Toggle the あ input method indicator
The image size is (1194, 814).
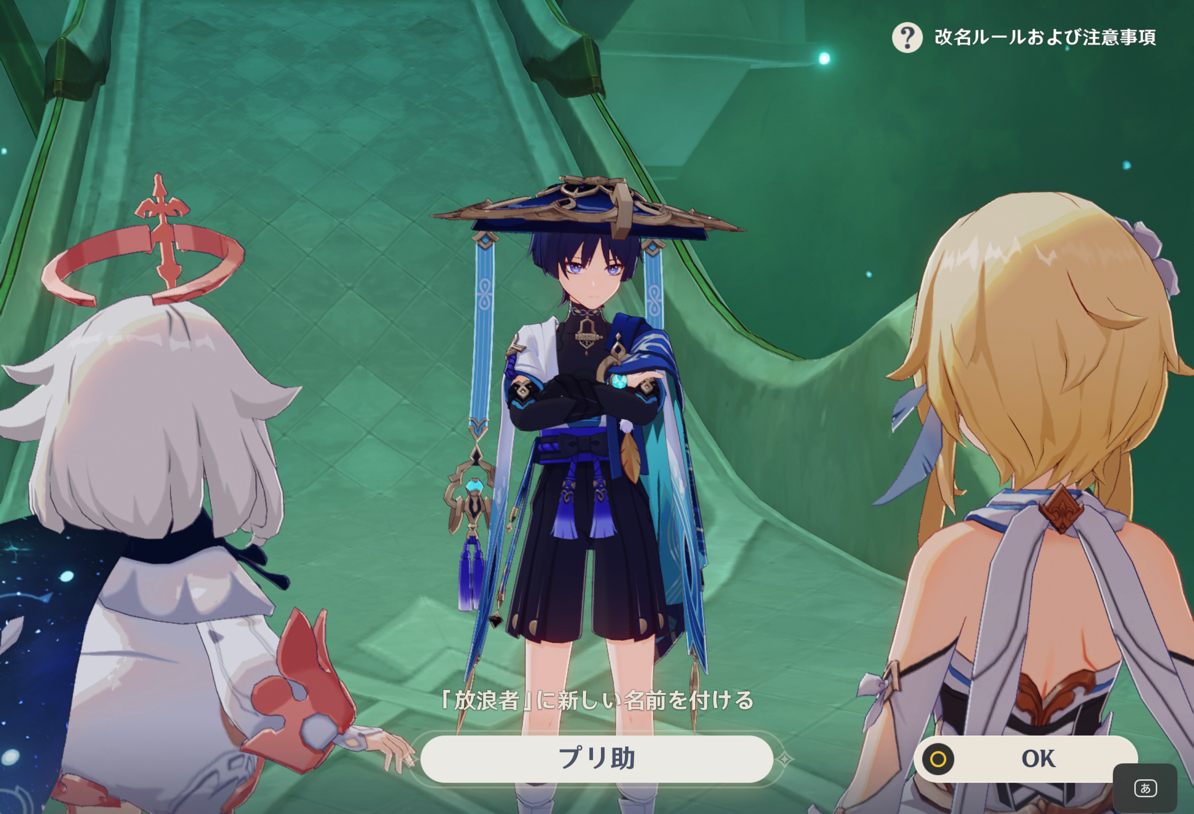[x=1145, y=788]
